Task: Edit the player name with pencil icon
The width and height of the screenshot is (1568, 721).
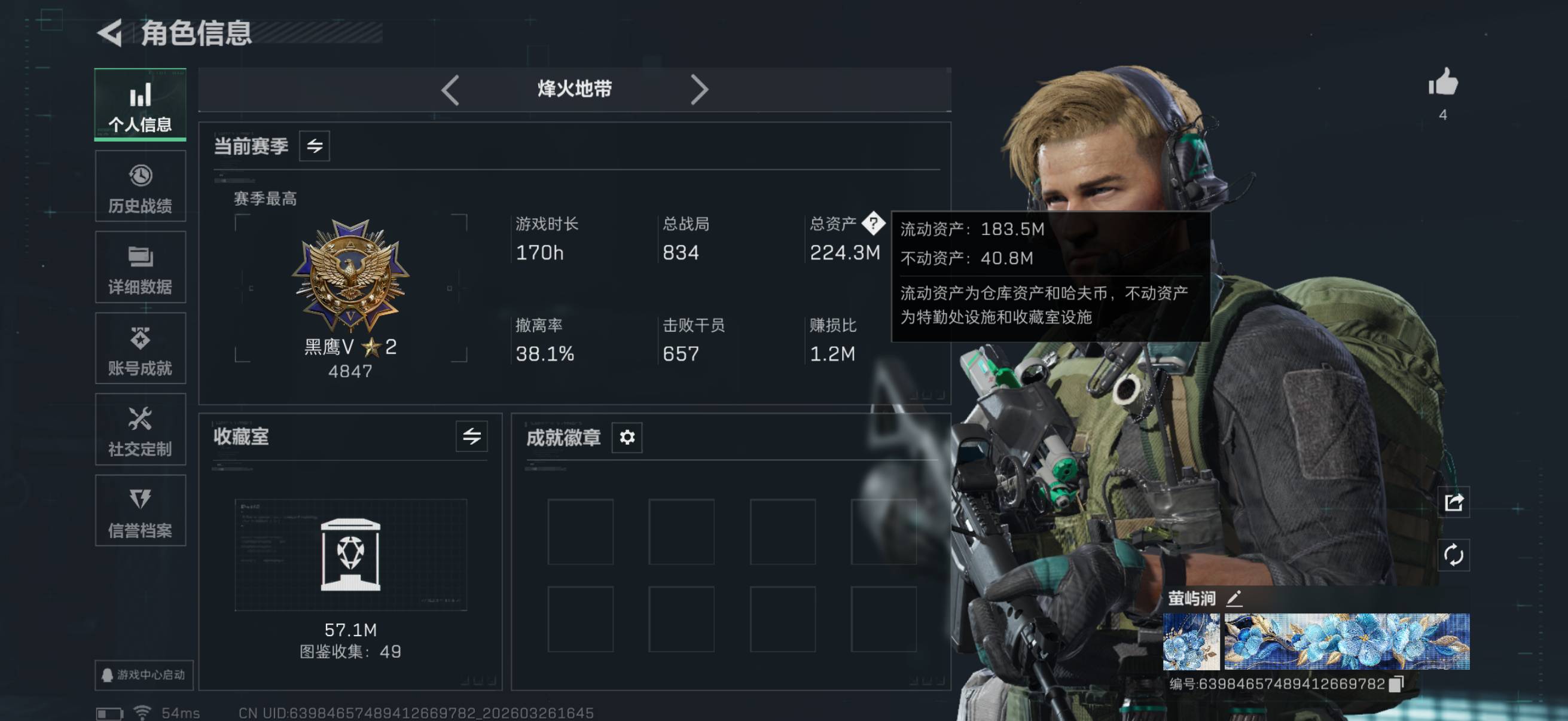Action: pos(1234,598)
